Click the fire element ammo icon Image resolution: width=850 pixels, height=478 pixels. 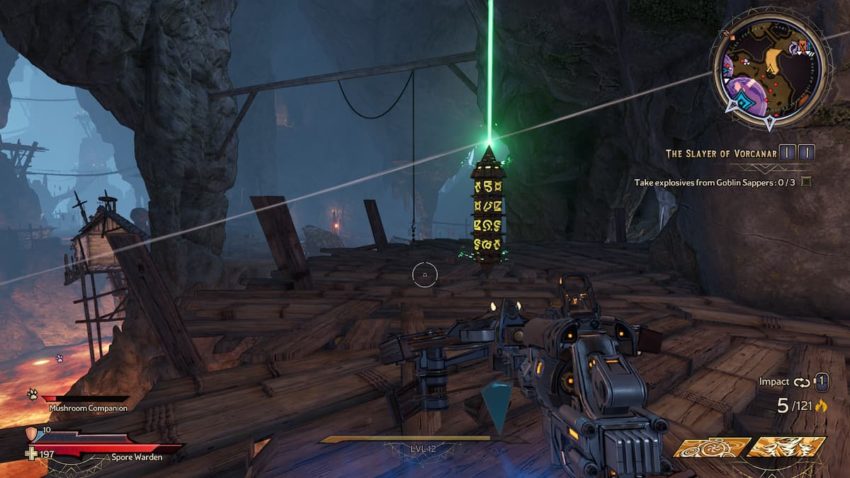823,406
